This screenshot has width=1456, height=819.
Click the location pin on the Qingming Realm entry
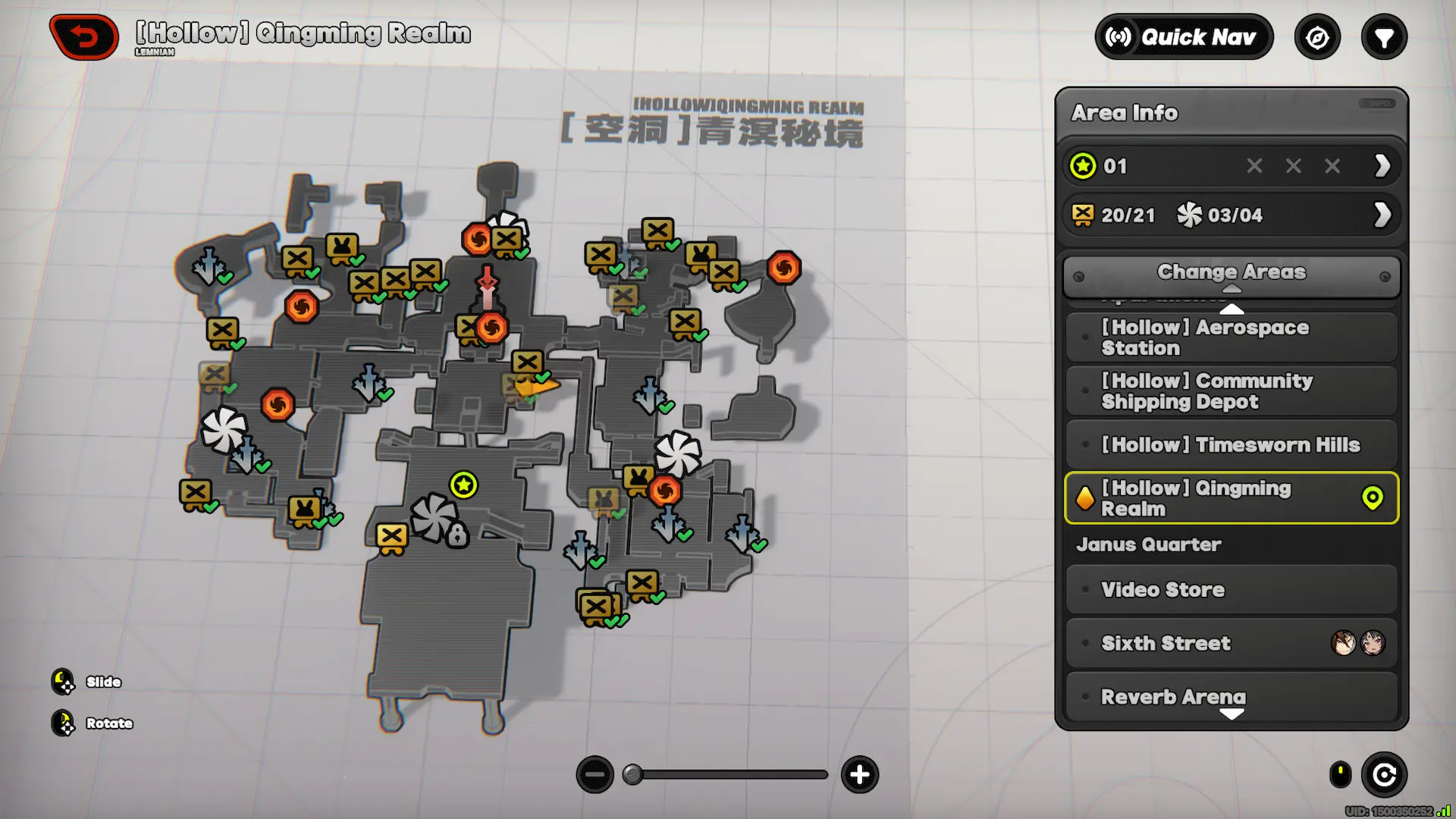click(1374, 498)
